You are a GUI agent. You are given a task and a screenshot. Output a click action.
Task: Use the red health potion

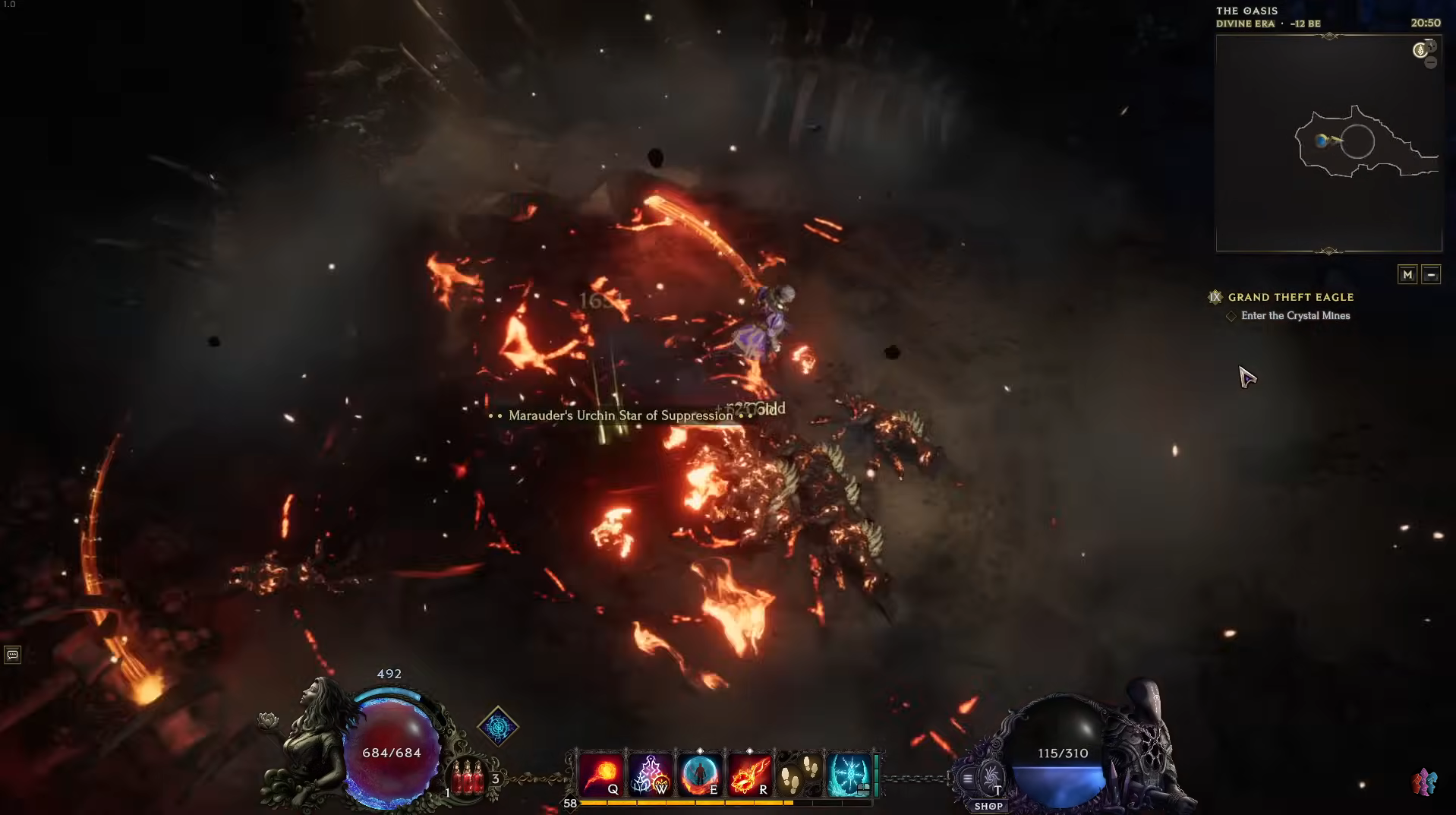point(468,778)
